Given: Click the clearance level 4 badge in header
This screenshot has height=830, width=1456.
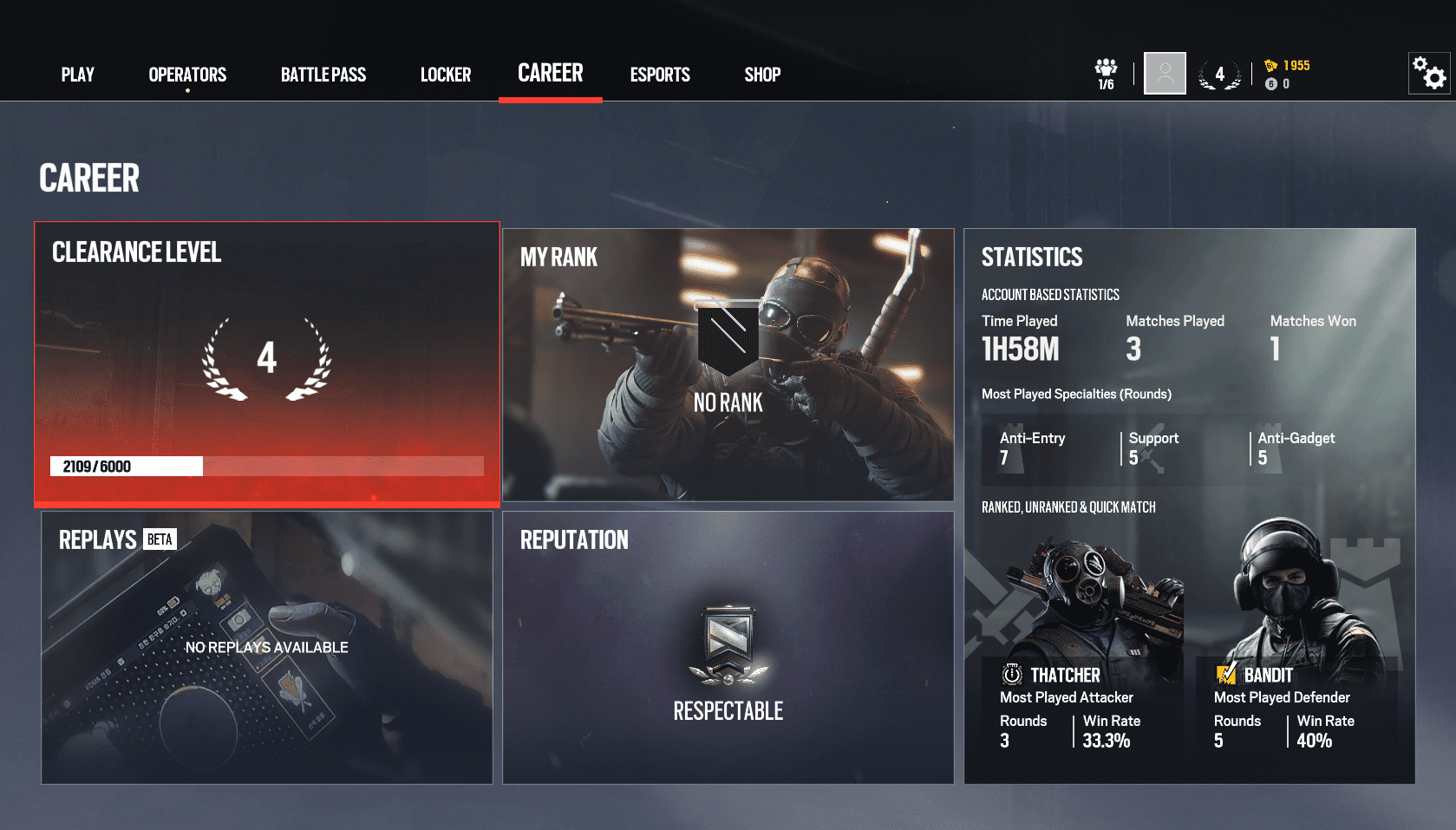Looking at the screenshot, I should coord(1219,75).
